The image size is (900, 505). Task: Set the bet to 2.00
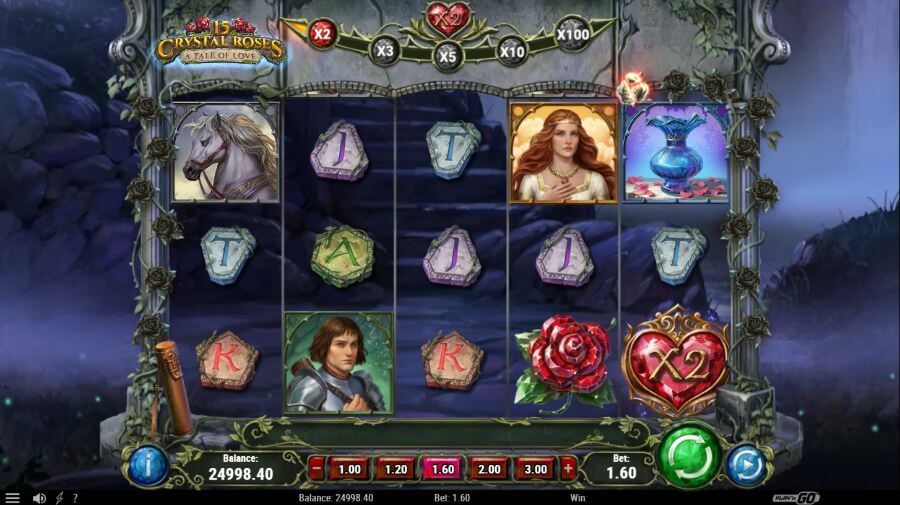point(489,468)
